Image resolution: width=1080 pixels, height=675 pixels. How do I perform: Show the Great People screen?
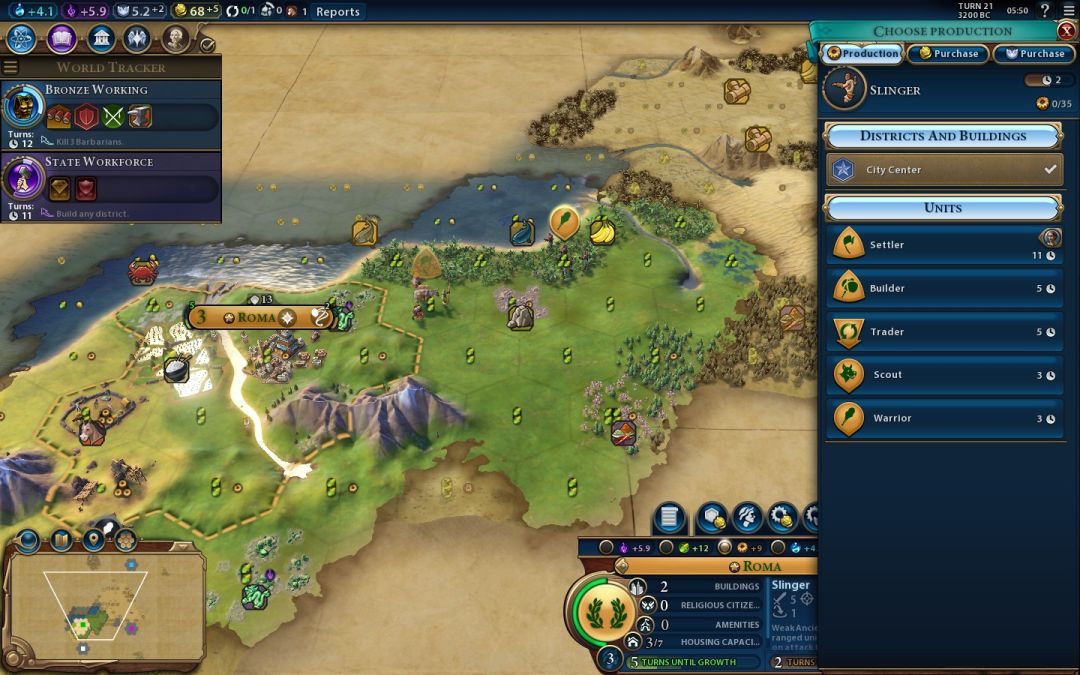point(176,39)
